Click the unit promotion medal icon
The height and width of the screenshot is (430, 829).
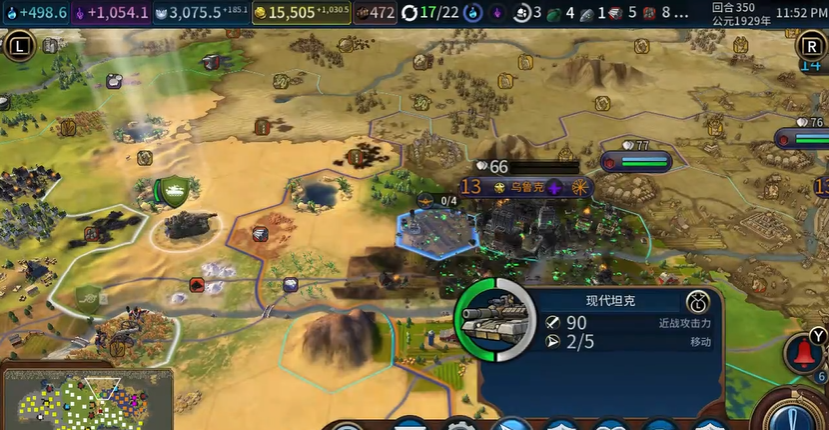point(698,302)
